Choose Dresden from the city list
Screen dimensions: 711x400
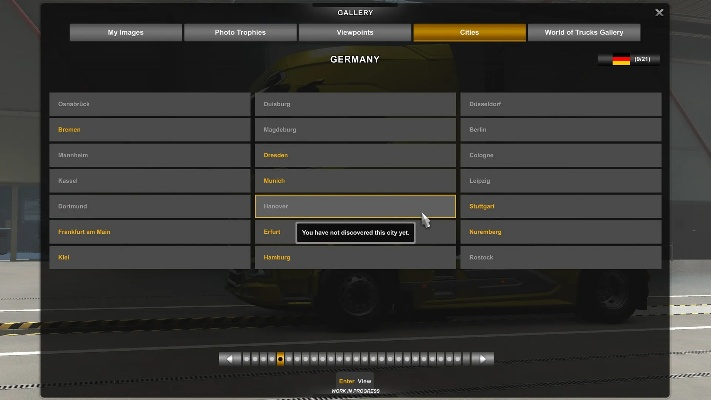355,155
